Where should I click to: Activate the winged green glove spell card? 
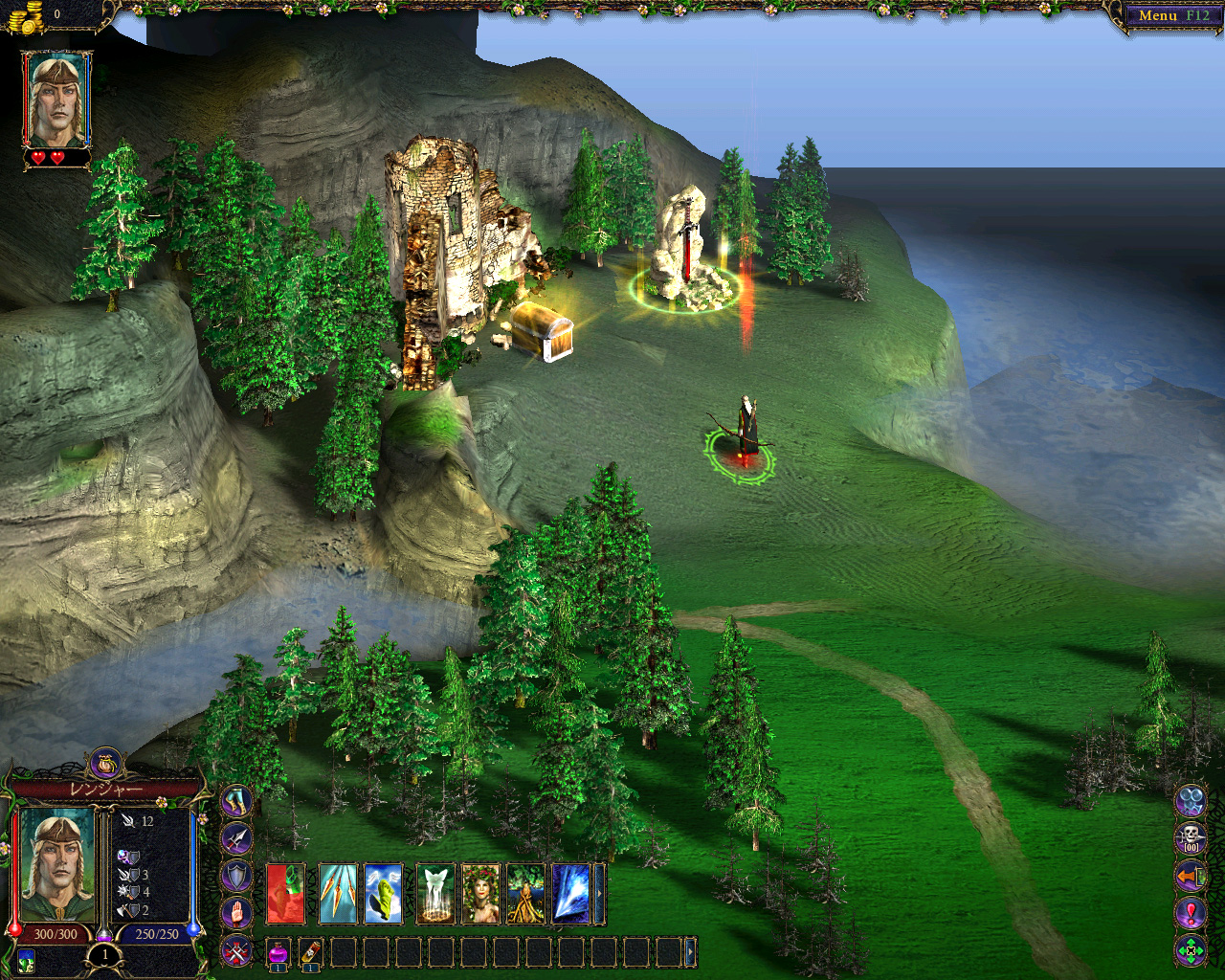click(383, 894)
